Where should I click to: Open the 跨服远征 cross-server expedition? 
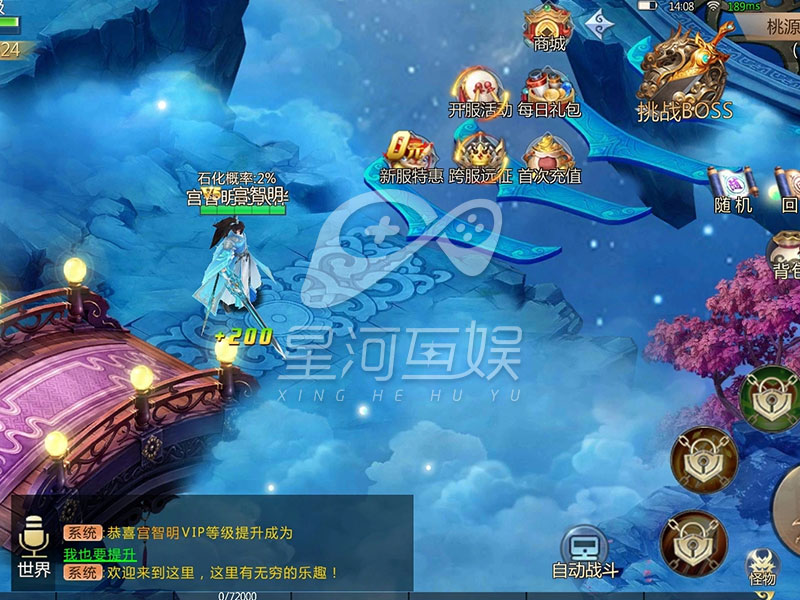(x=480, y=158)
